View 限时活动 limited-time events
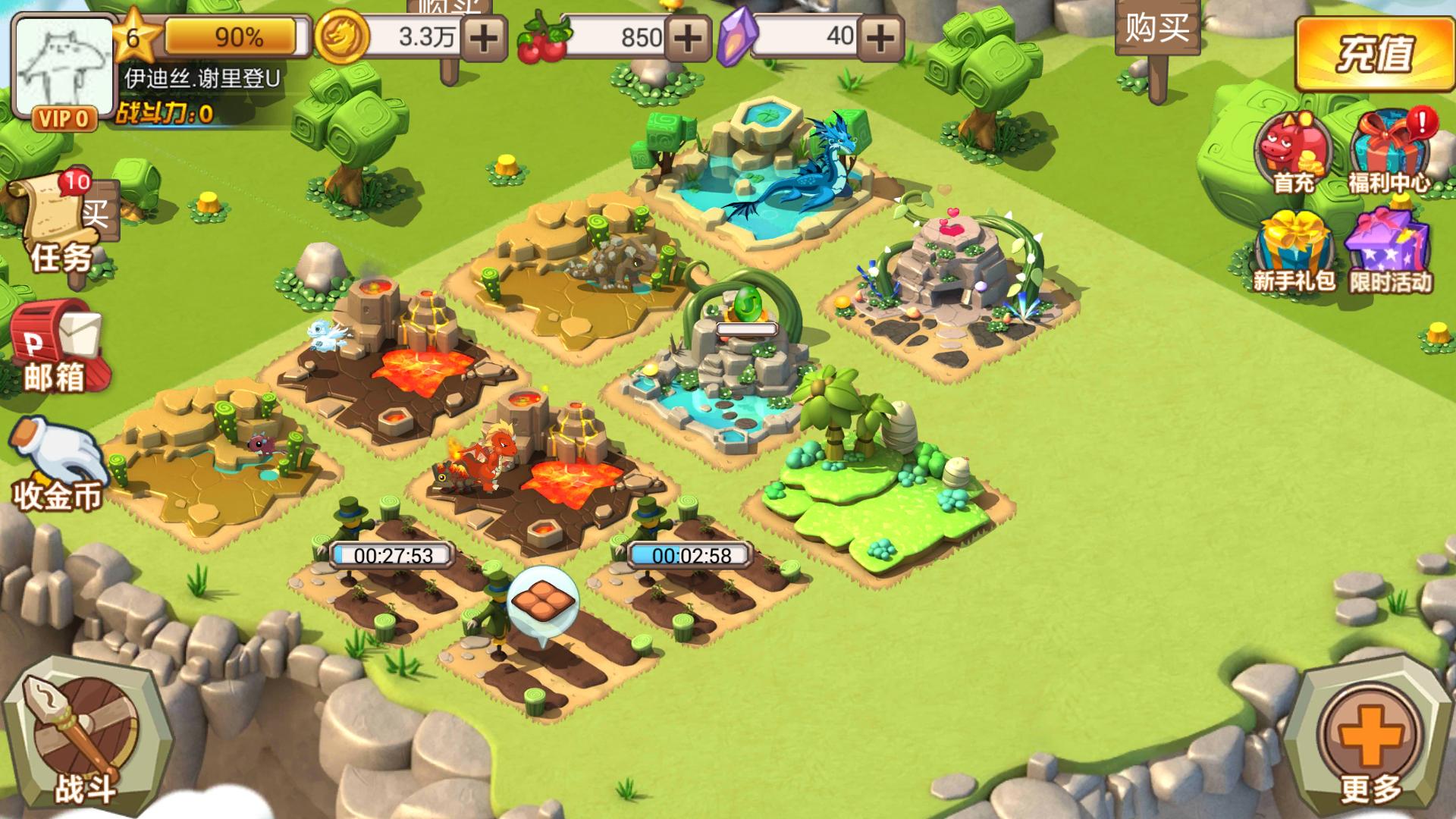This screenshot has height=819, width=1456. pyautogui.click(x=1389, y=252)
